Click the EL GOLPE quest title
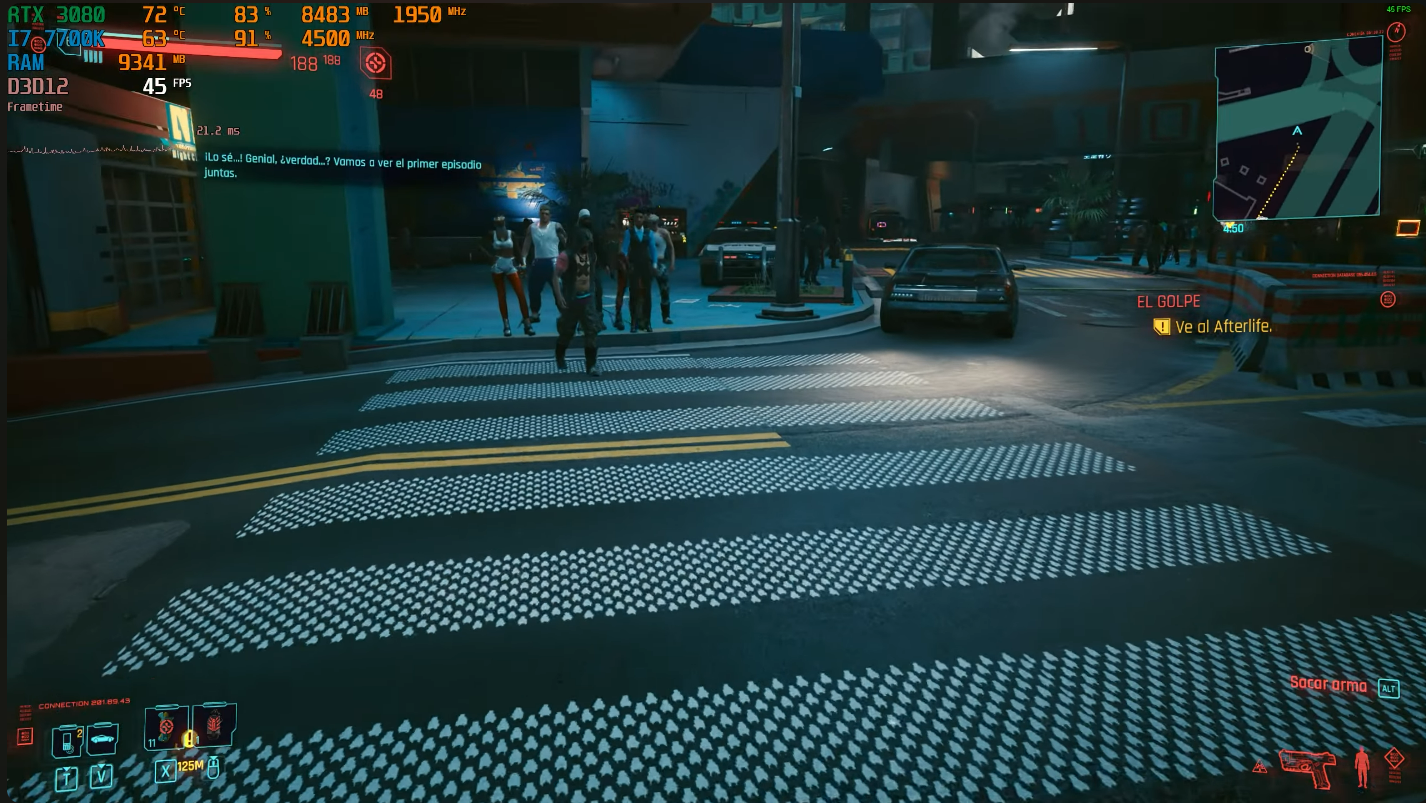 1168,301
